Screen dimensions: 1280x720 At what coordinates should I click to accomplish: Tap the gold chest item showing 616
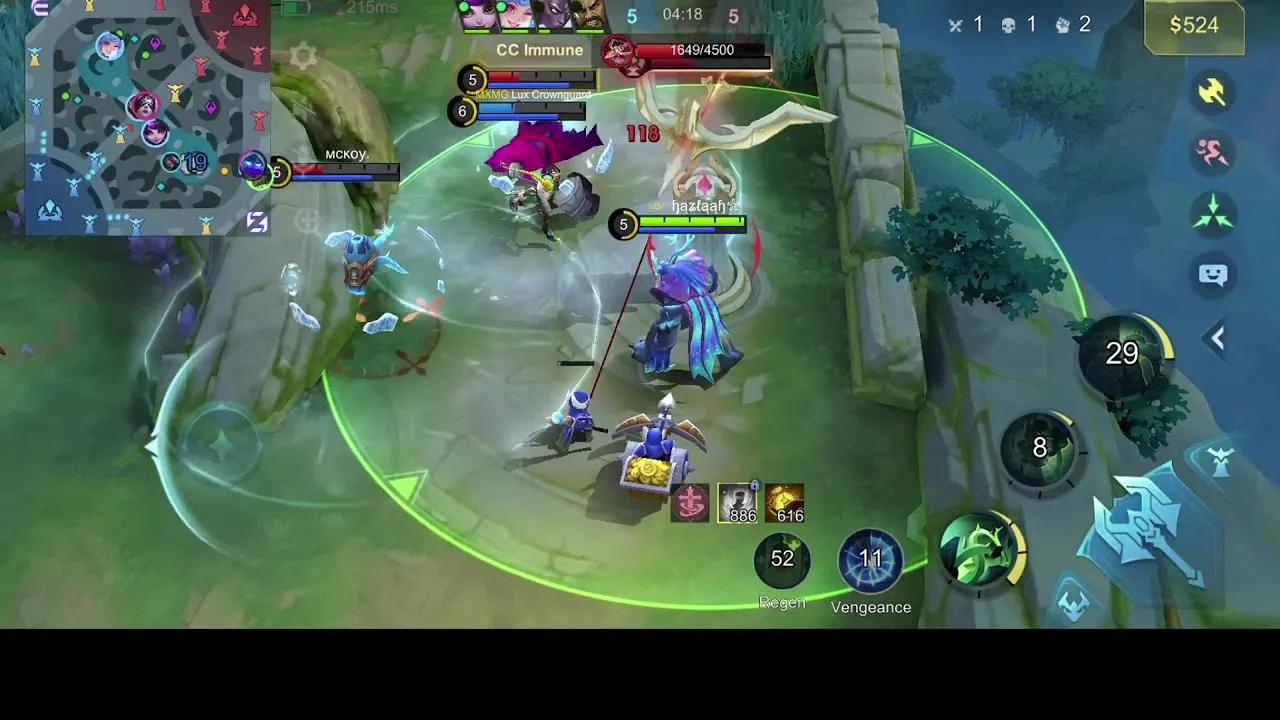tap(786, 500)
